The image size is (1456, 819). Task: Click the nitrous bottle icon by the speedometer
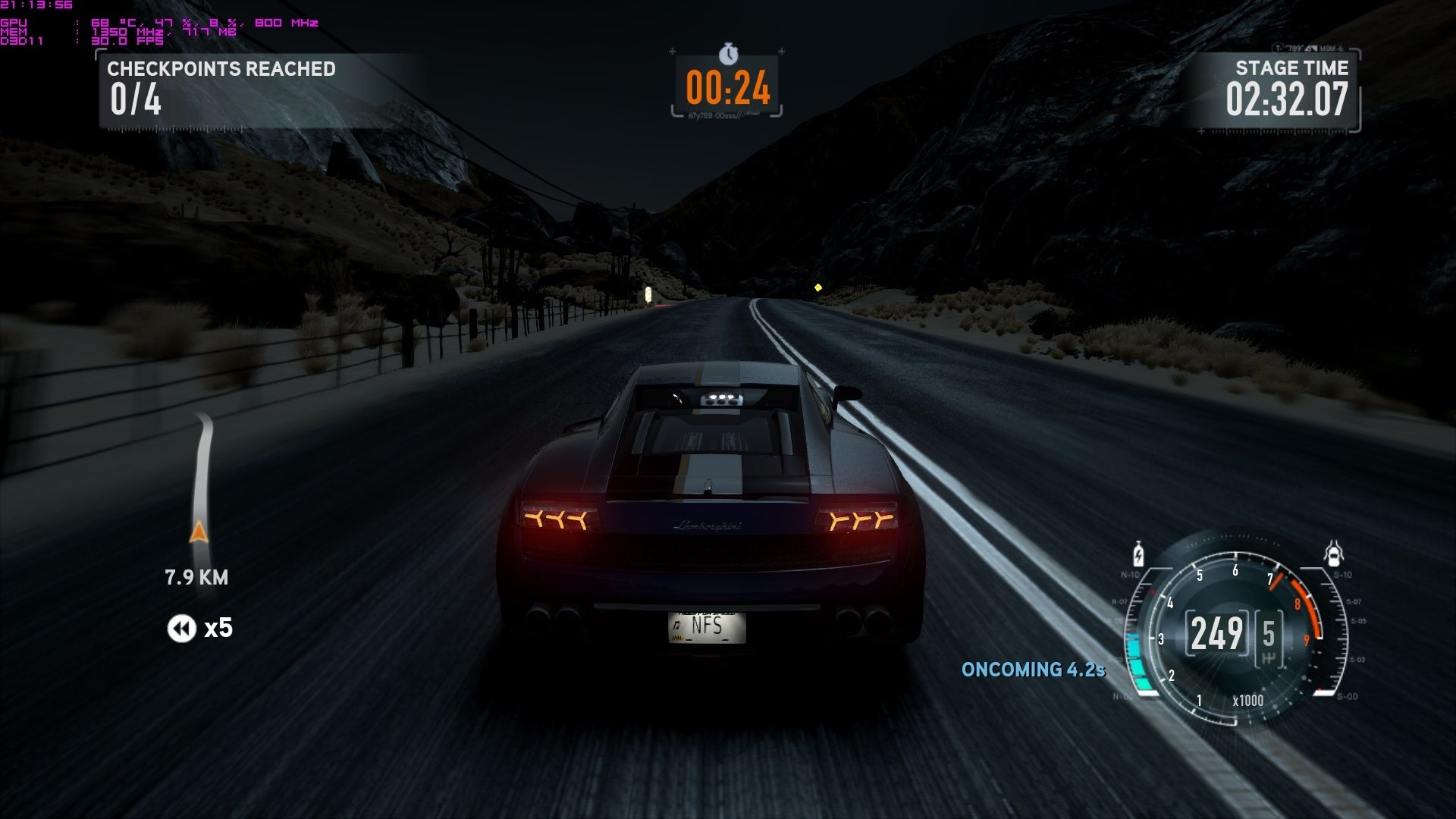[1138, 554]
